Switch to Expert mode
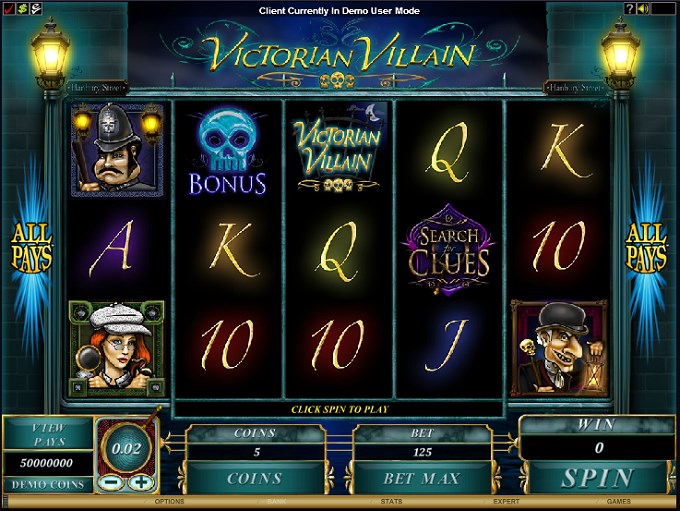Viewport: 680px width, 511px height. point(506,501)
